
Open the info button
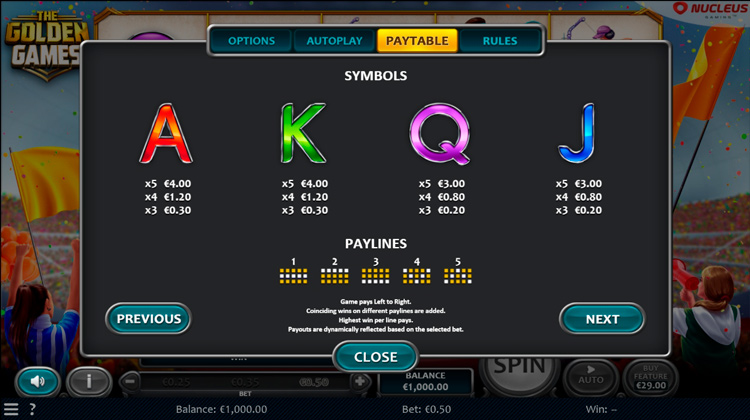pos(89,381)
